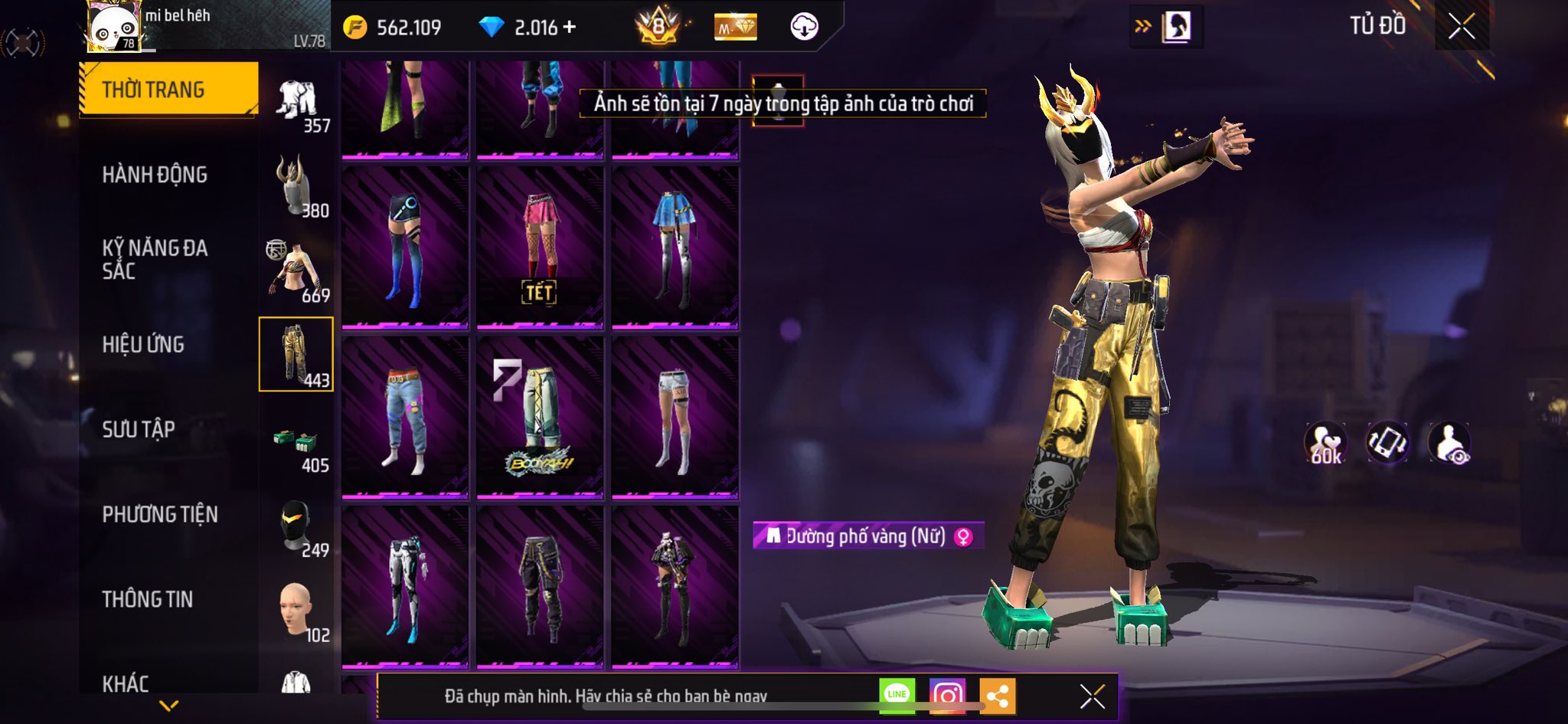Switch to Hành Động tab
Image resolution: width=1568 pixels, height=724 pixels.
tap(155, 175)
